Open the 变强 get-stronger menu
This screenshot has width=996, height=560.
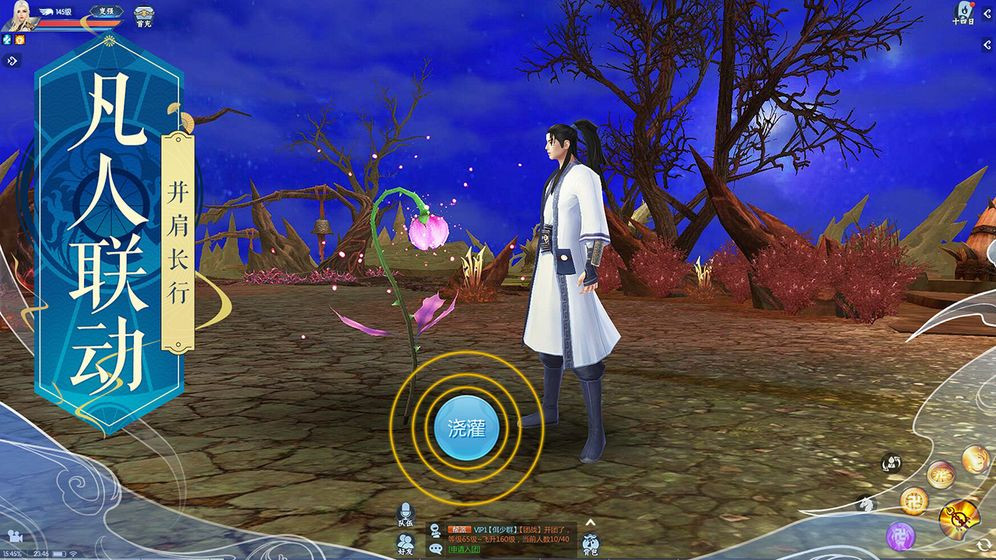(109, 13)
